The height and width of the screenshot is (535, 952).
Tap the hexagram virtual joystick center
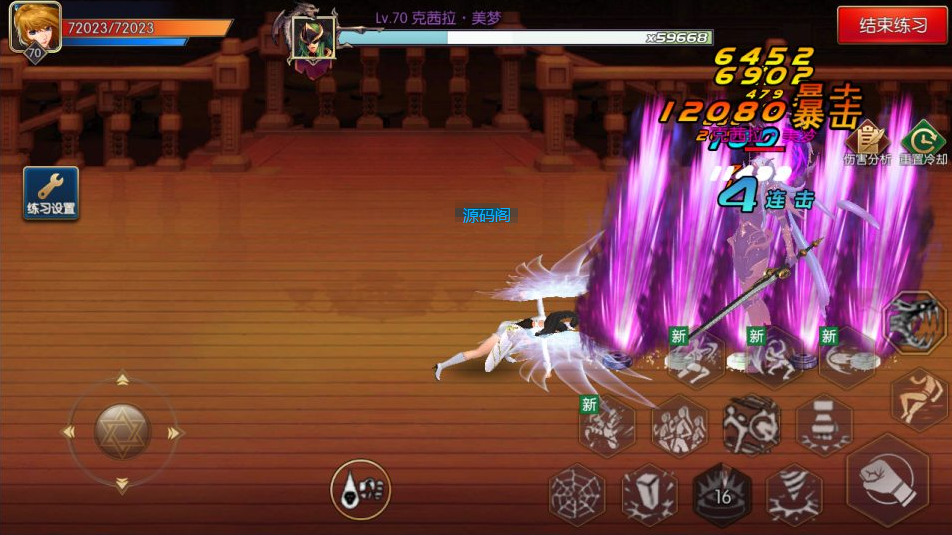[122, 432]
